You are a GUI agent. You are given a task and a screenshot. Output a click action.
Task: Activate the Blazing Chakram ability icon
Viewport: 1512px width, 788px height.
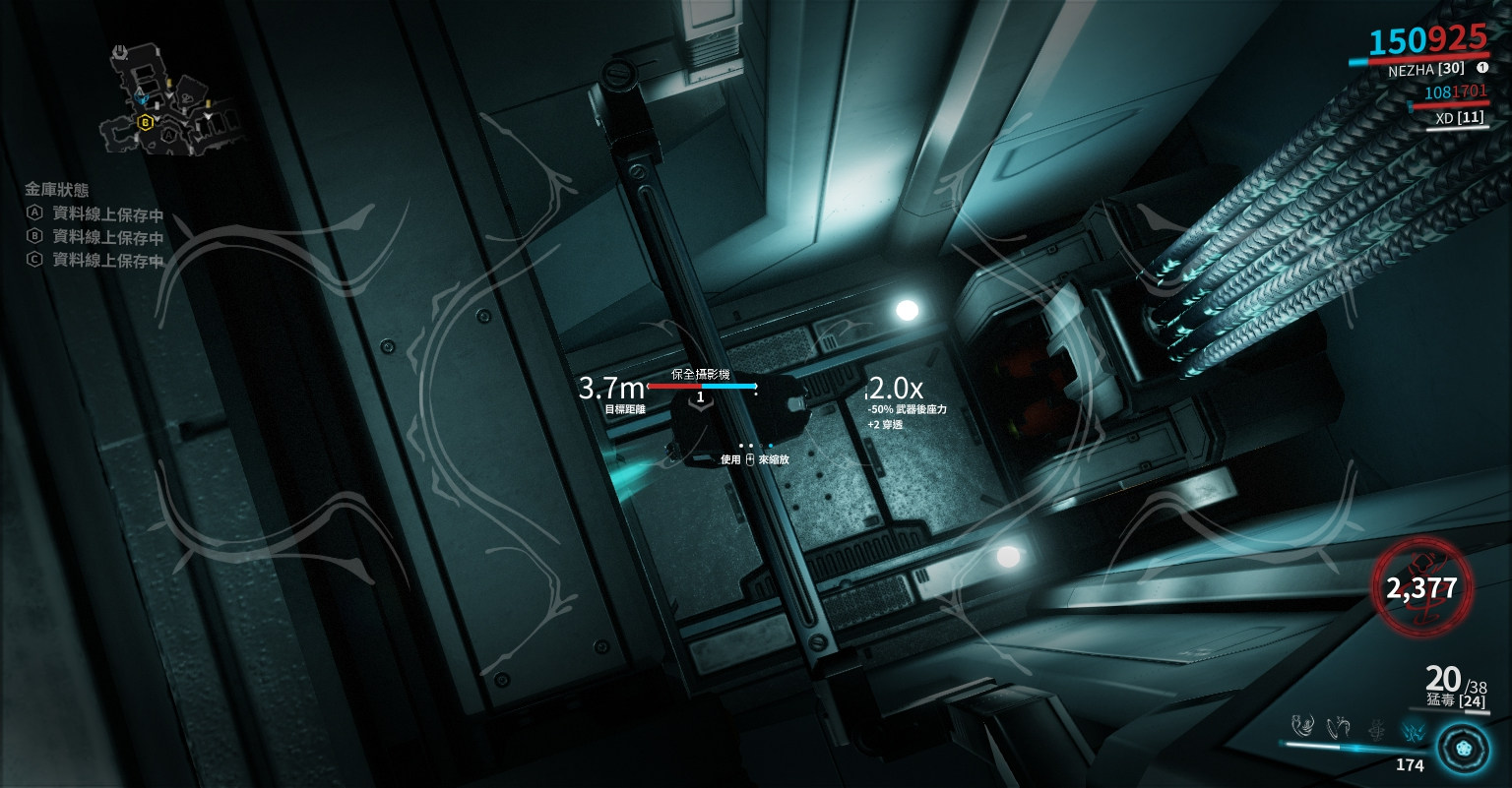pyautogui.click(x=1339, y=727)
